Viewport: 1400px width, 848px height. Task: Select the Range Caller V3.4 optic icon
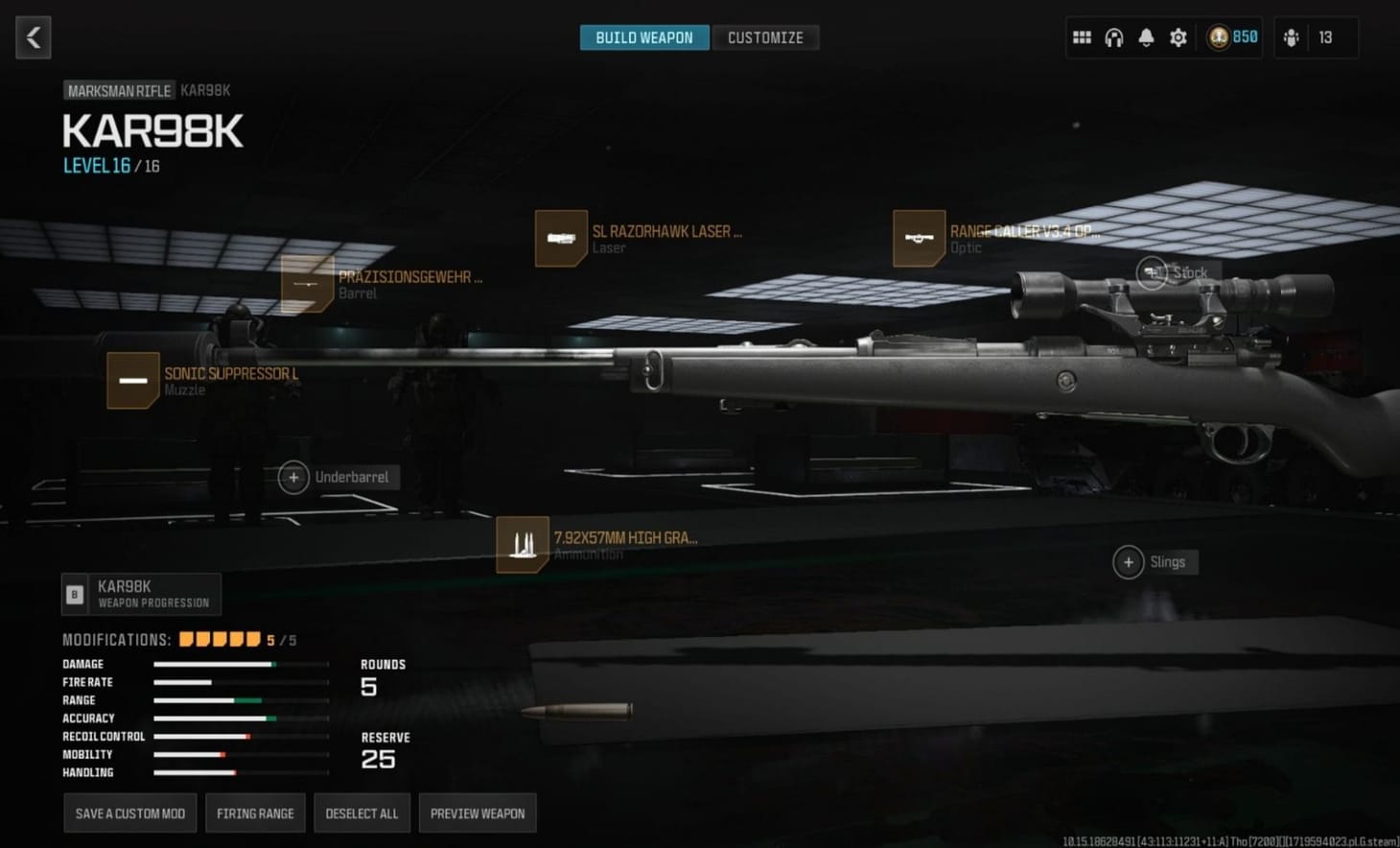tap(919, 238)
